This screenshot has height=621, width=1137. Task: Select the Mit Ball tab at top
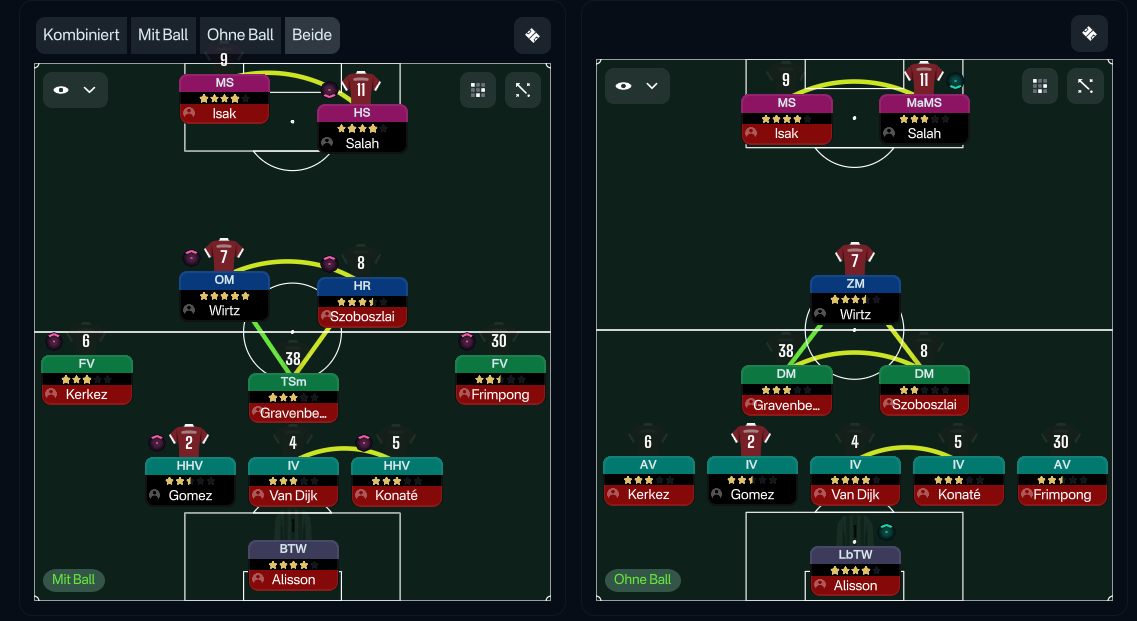[163, 35]
